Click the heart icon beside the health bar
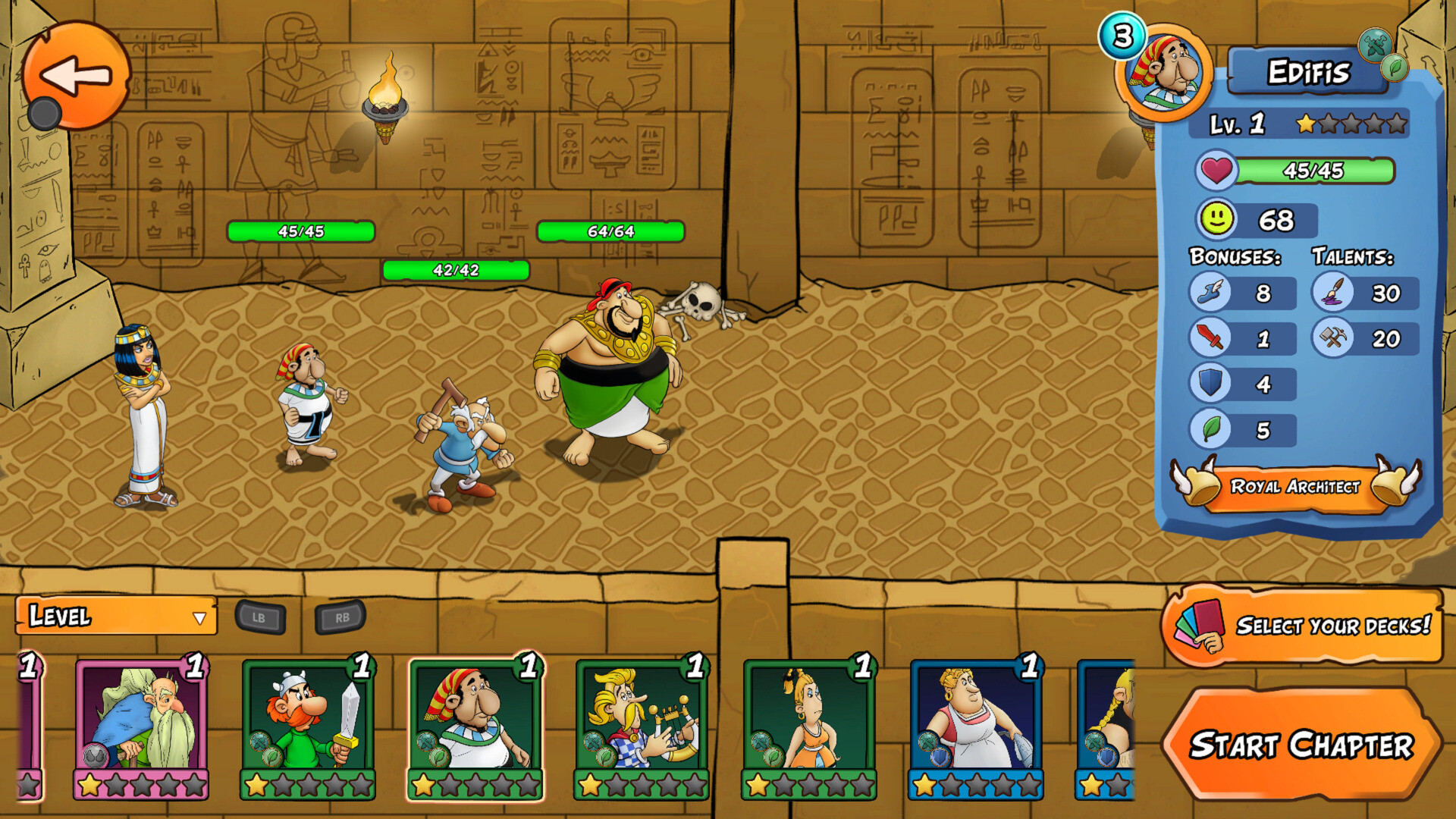 (1215, 172)
